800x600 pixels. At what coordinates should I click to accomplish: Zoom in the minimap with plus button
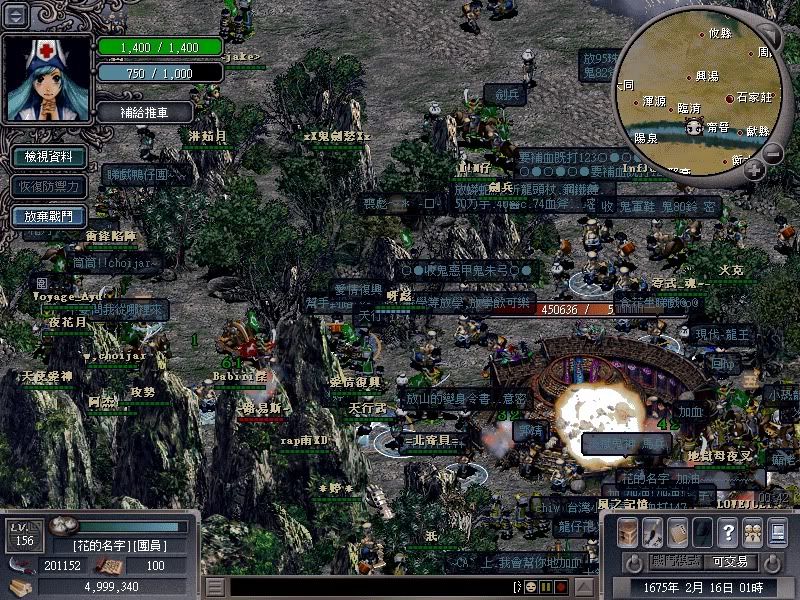point(754,170)
